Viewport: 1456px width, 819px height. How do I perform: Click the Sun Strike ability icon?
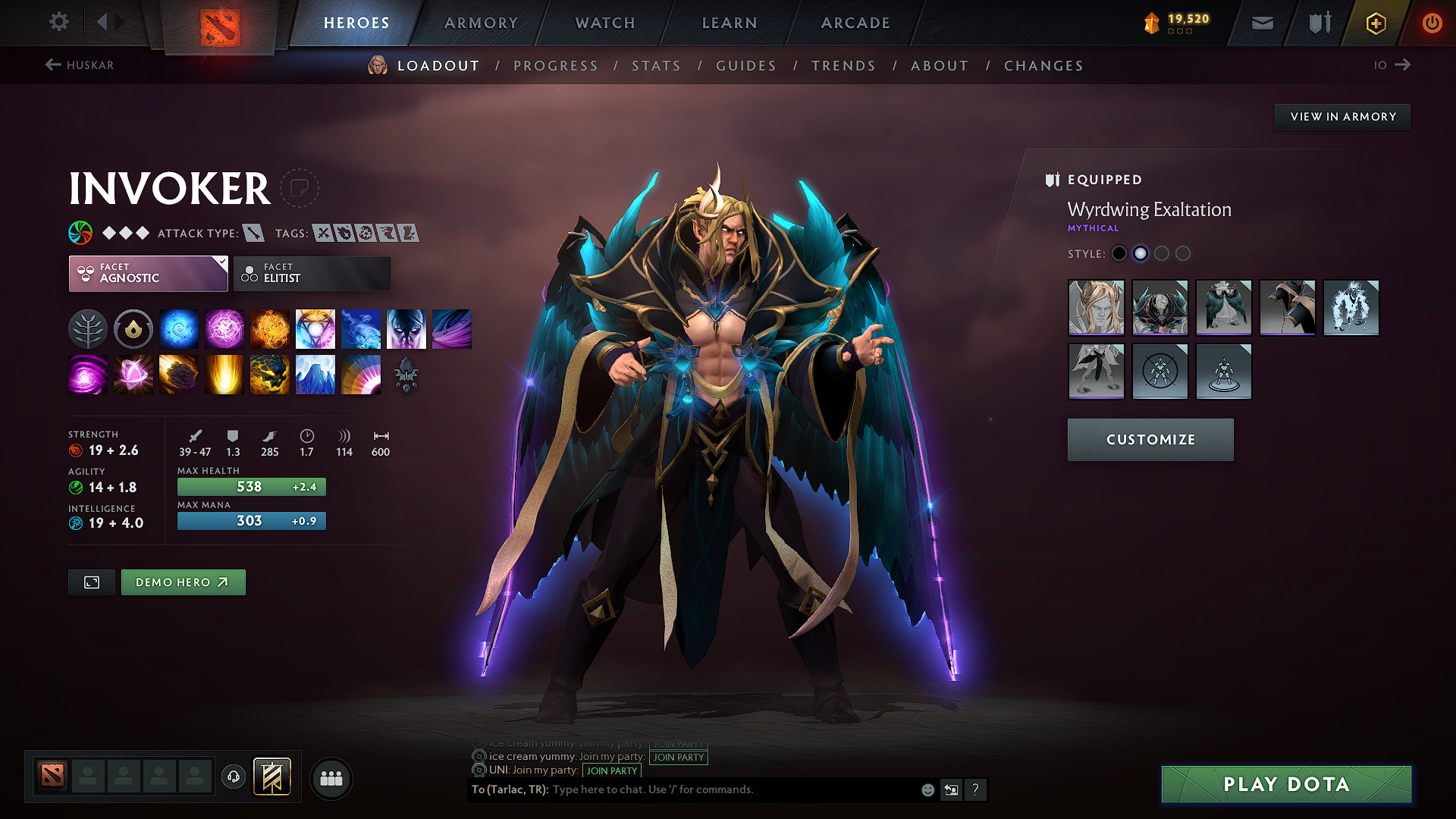tap(224, 374)
